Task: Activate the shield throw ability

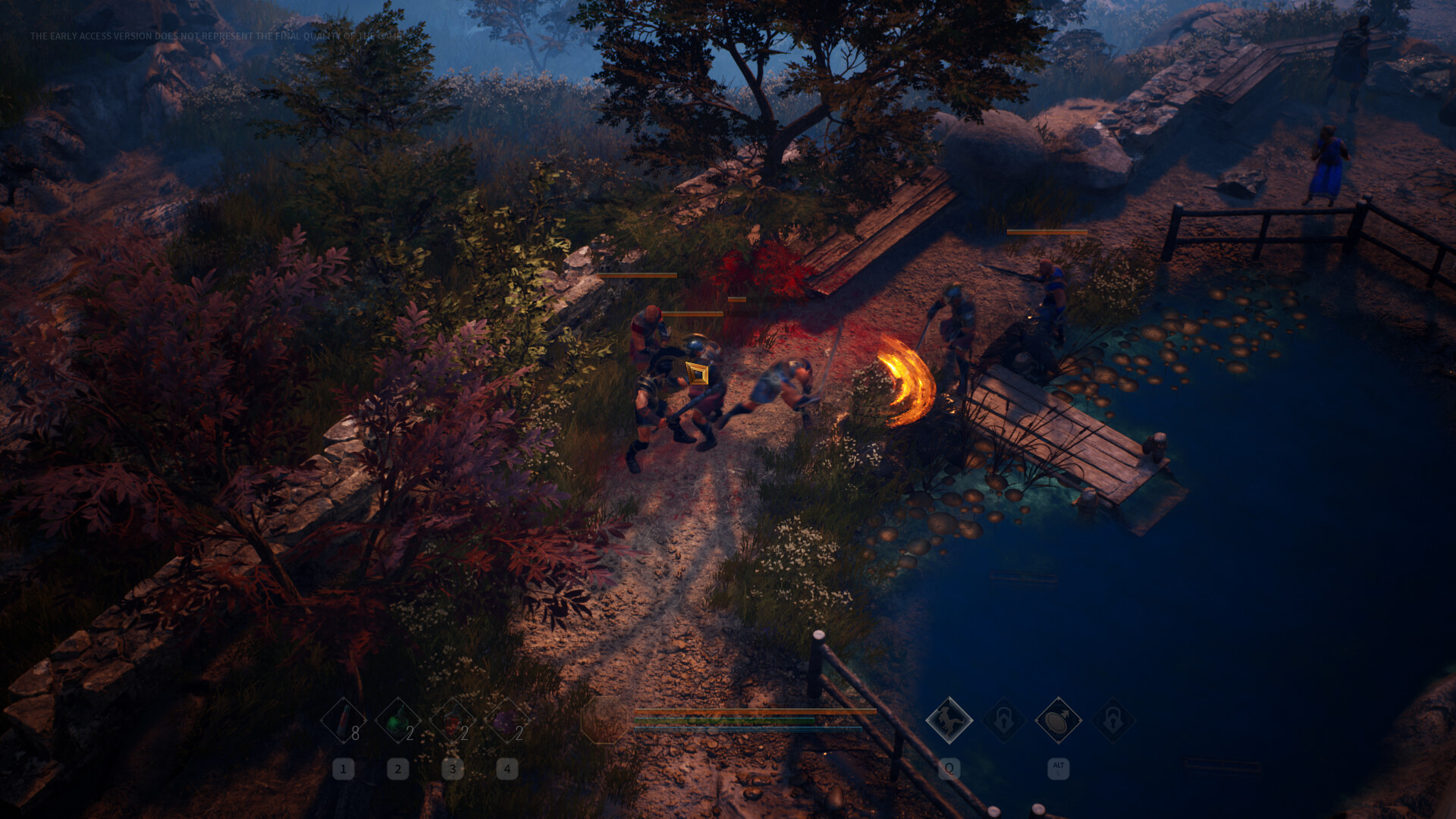Action: coord(1058,720)
